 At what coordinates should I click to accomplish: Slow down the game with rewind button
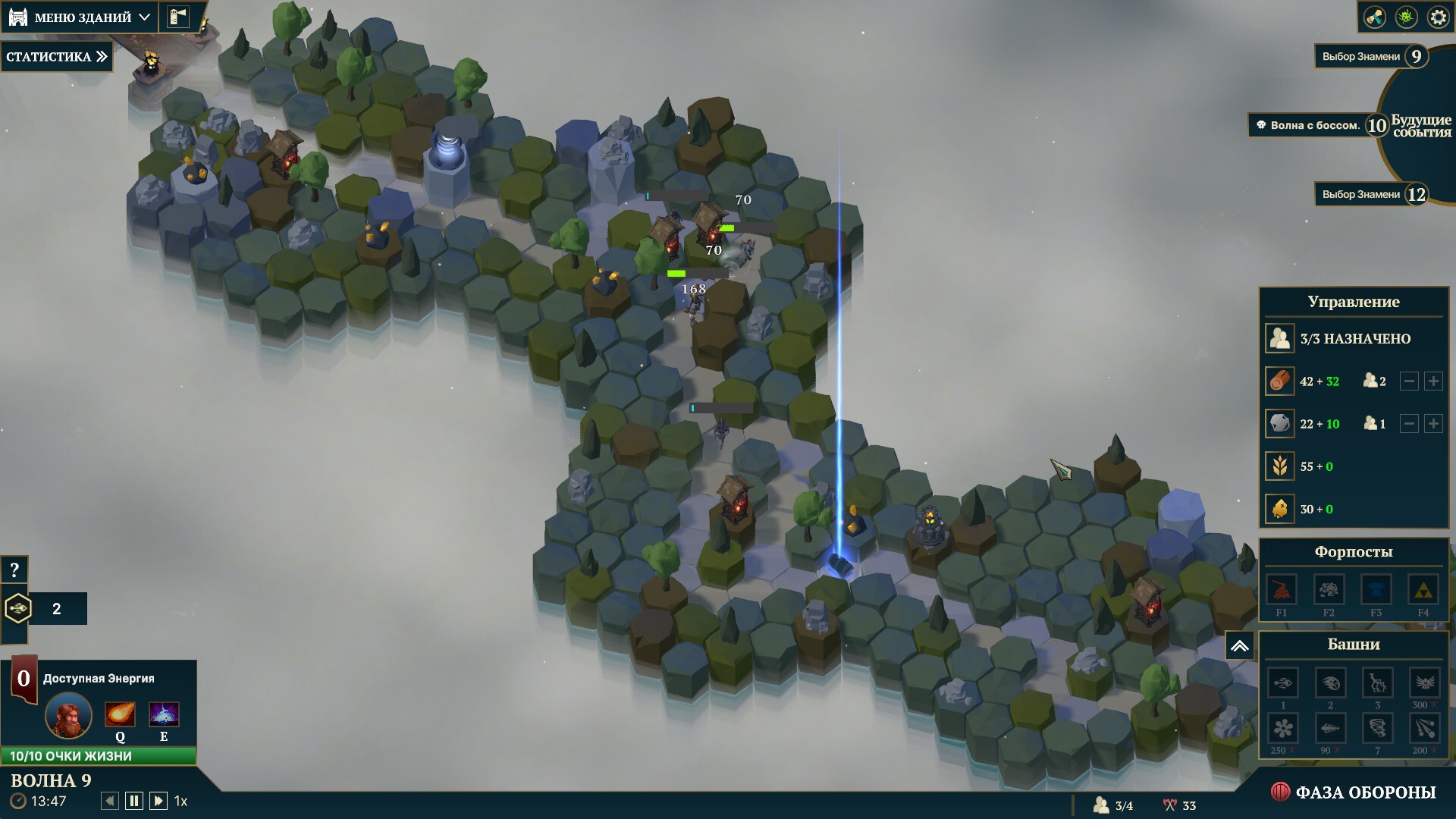click(x=110, y=801)
